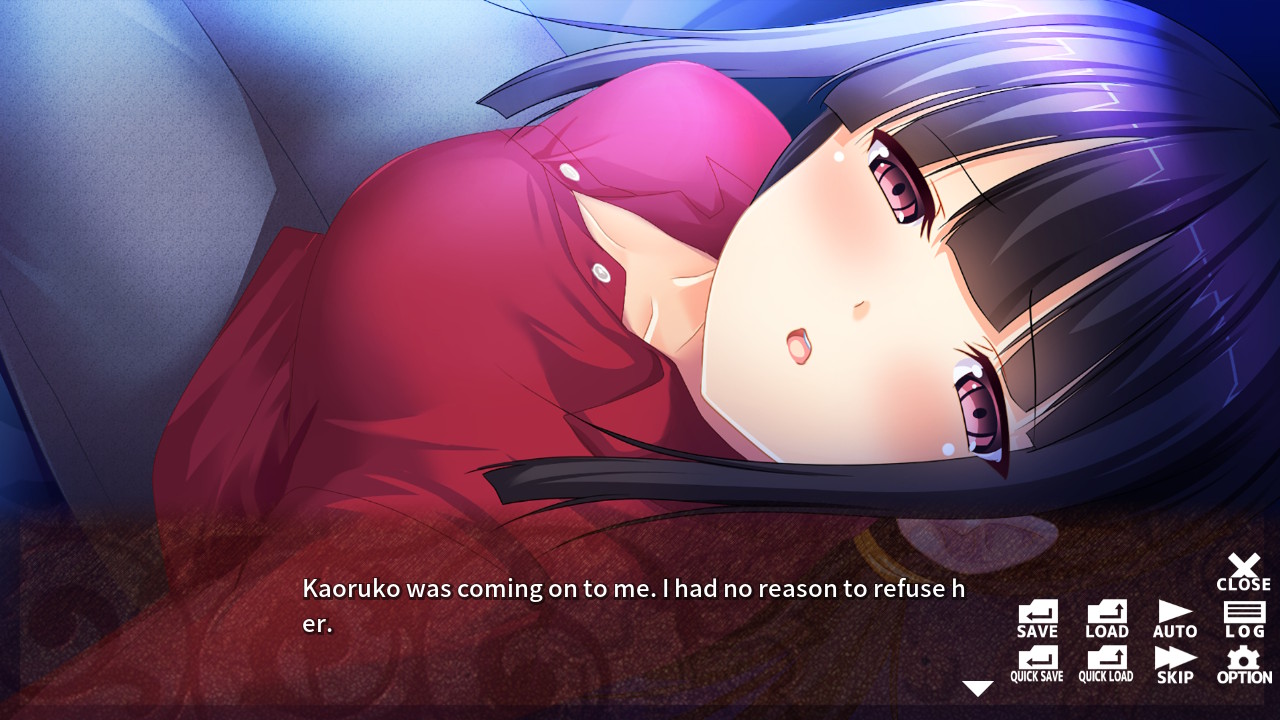Select the QUICK SAVE folder icon
The image size is (1280, 720).
point(1035,664)
